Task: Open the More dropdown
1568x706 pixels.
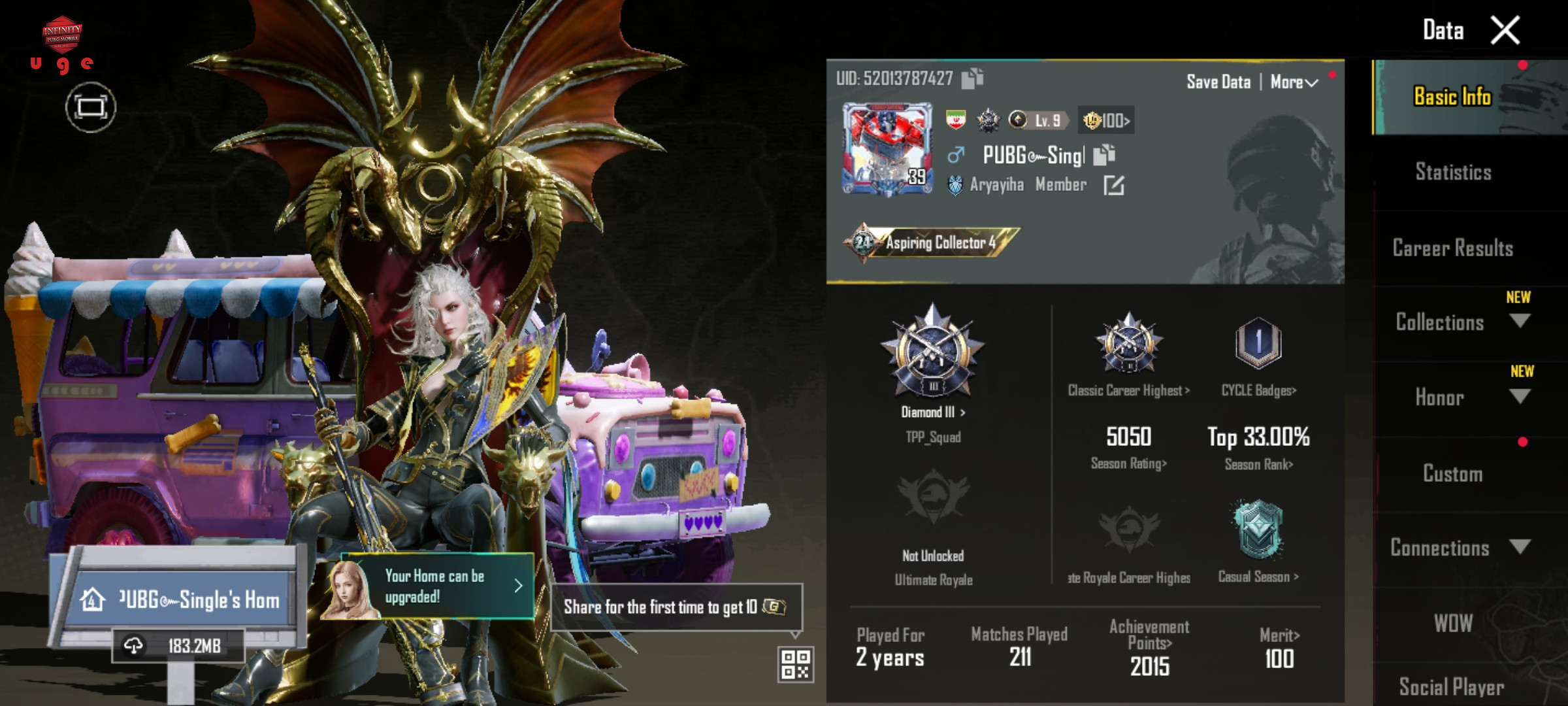Action: [x=1294, y=82]
